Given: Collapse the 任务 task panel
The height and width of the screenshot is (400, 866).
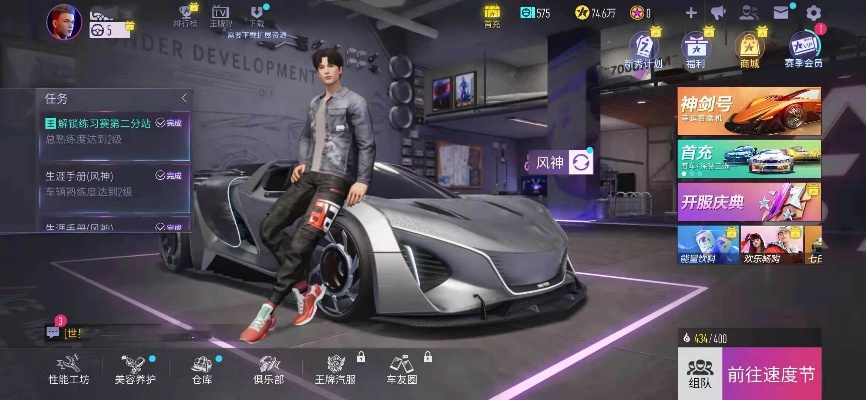Looking at the screenshot, I should (184, 98).
